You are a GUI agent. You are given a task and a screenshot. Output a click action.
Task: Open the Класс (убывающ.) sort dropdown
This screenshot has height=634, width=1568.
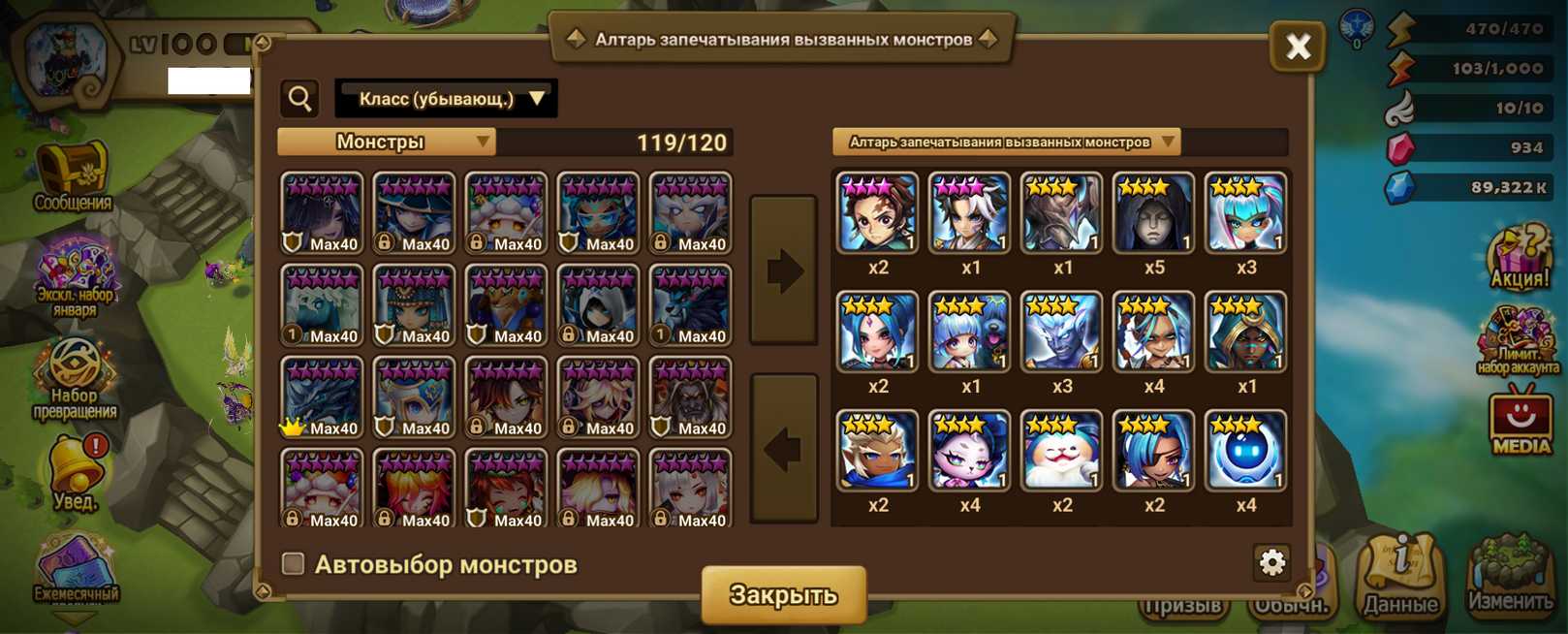446,99
